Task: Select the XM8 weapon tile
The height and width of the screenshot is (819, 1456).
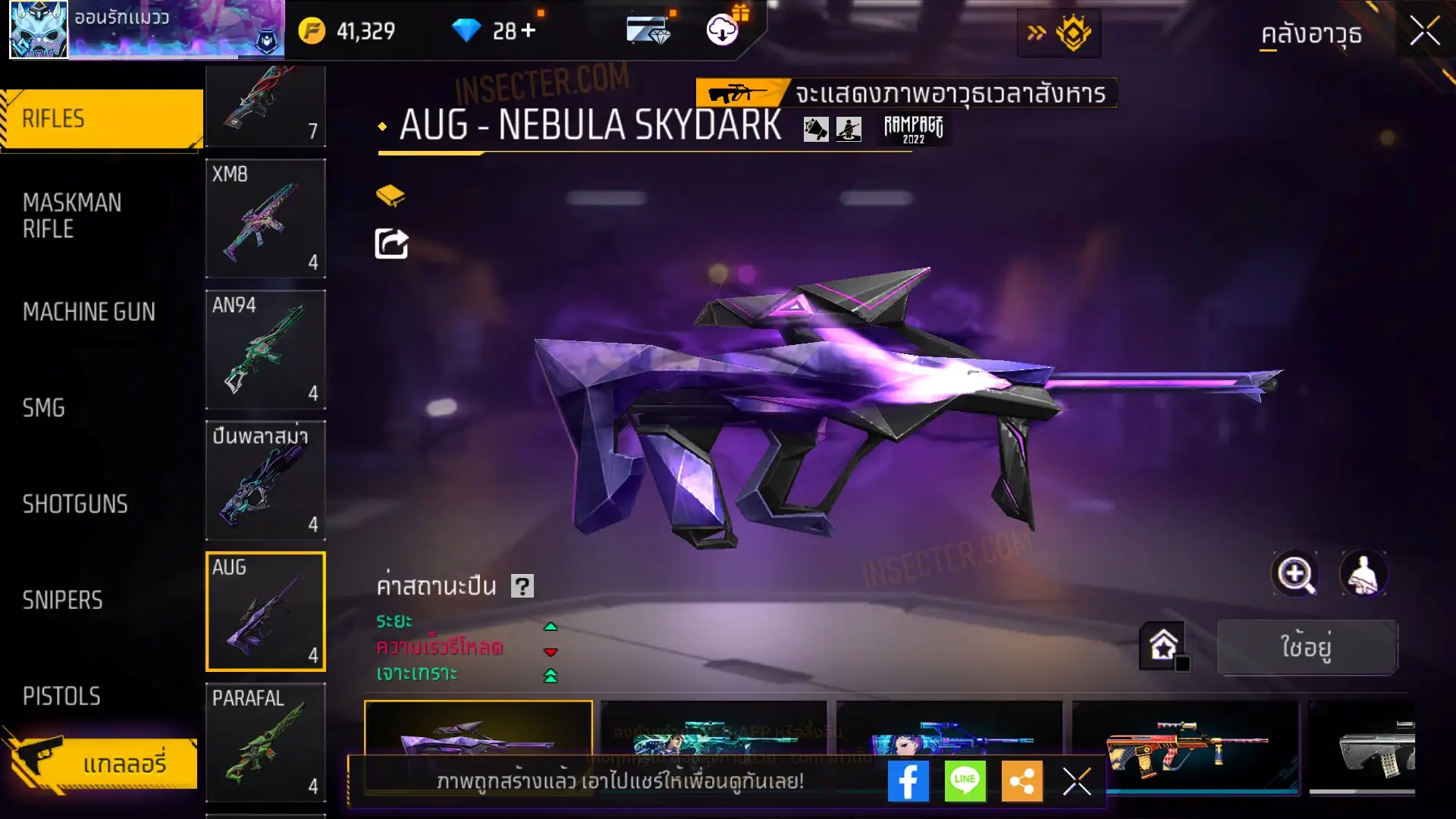Action: click(265, 218)
